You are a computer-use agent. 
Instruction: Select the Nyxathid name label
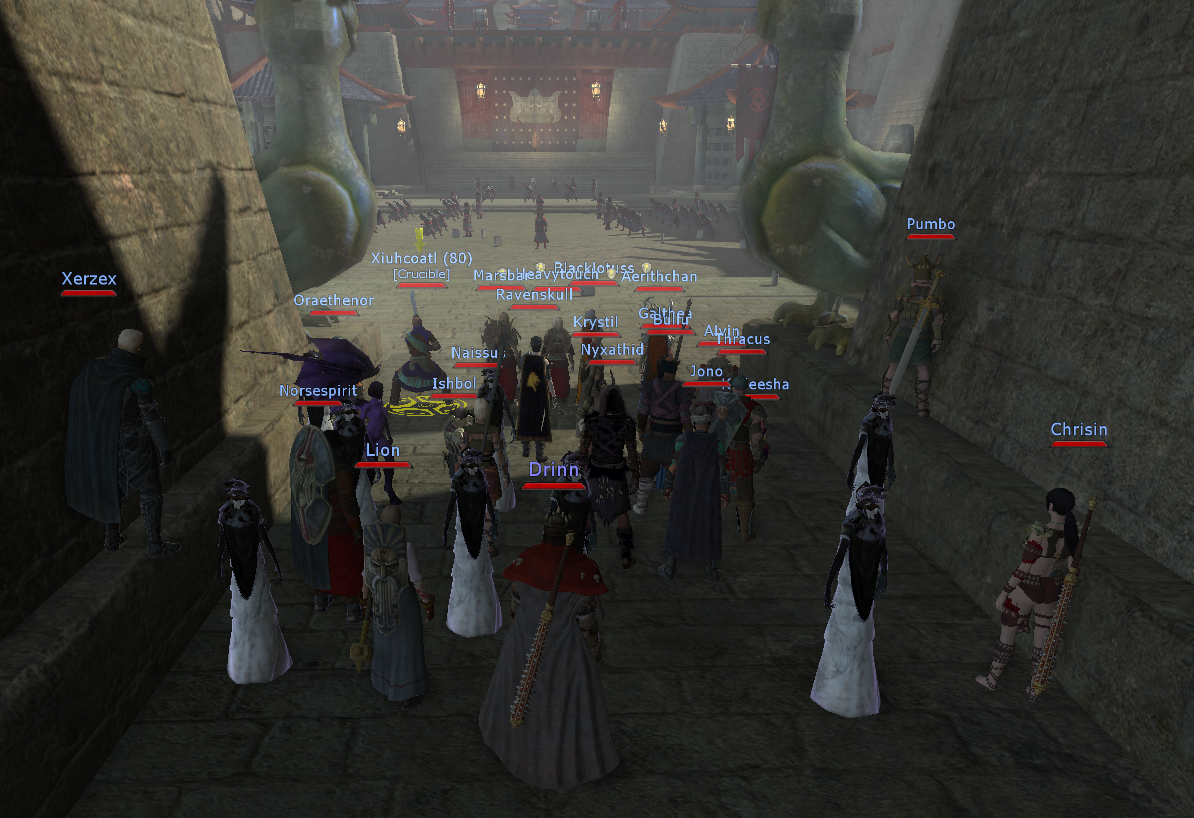pos(612,350)
